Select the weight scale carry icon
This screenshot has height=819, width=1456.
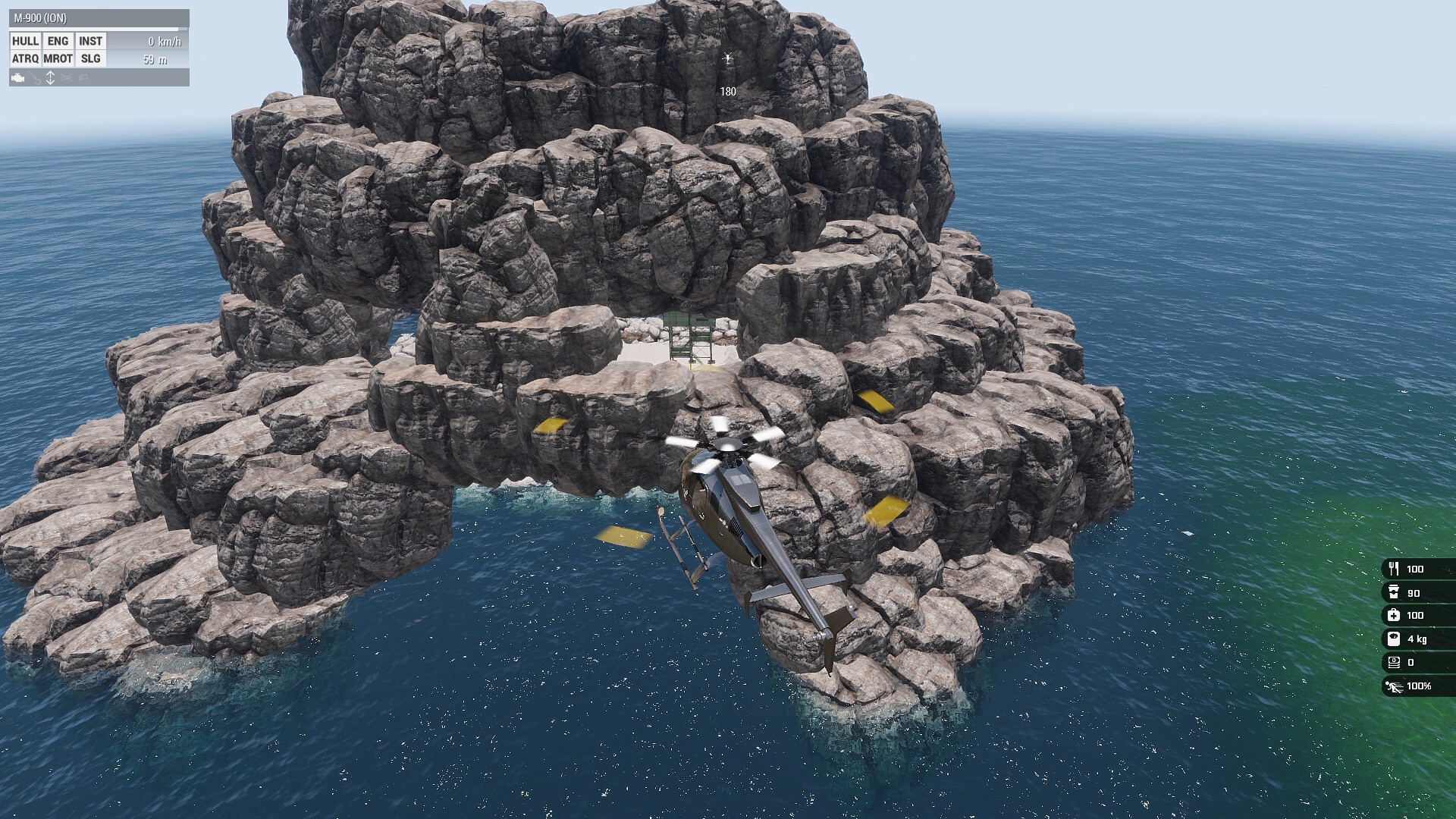[x=1394, y=639]
